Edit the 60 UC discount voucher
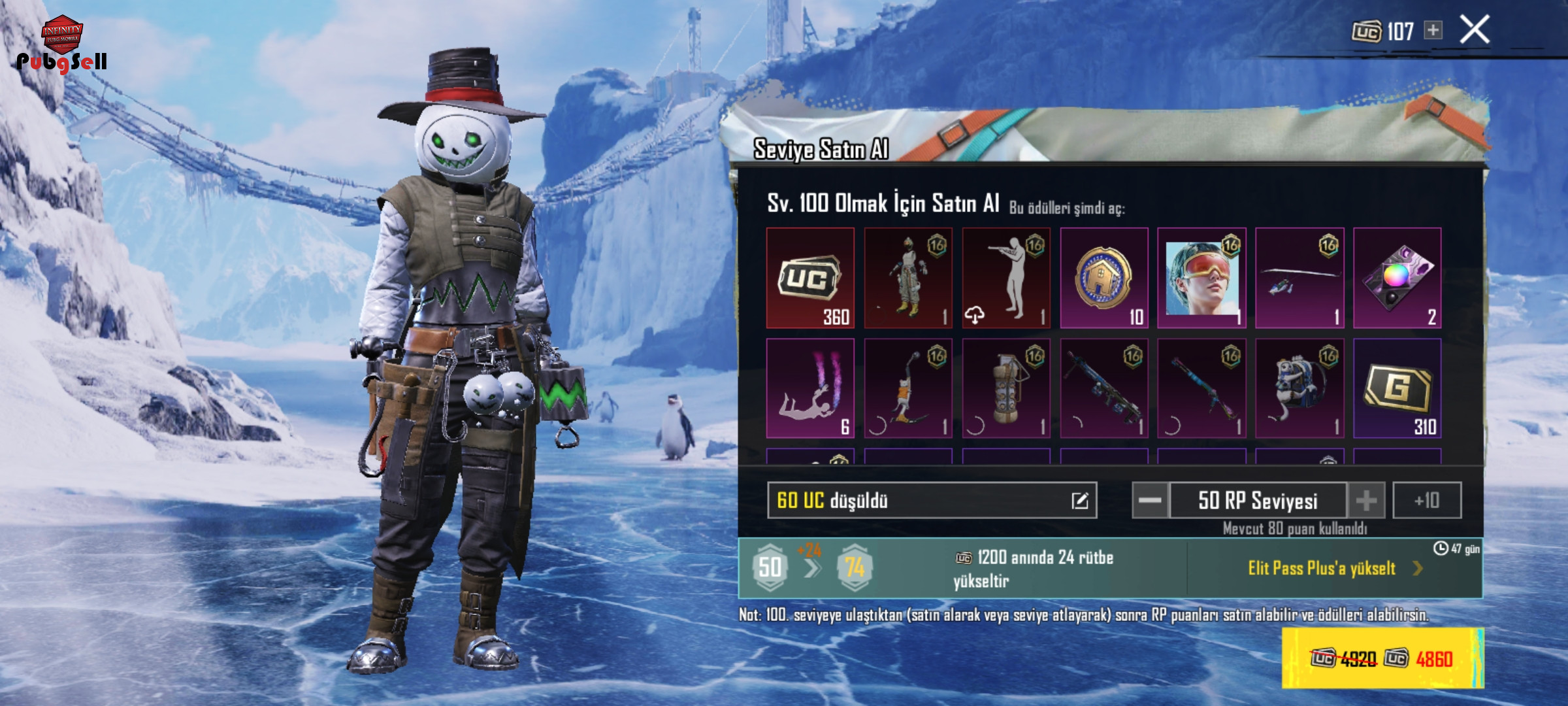 (1079, 501)
